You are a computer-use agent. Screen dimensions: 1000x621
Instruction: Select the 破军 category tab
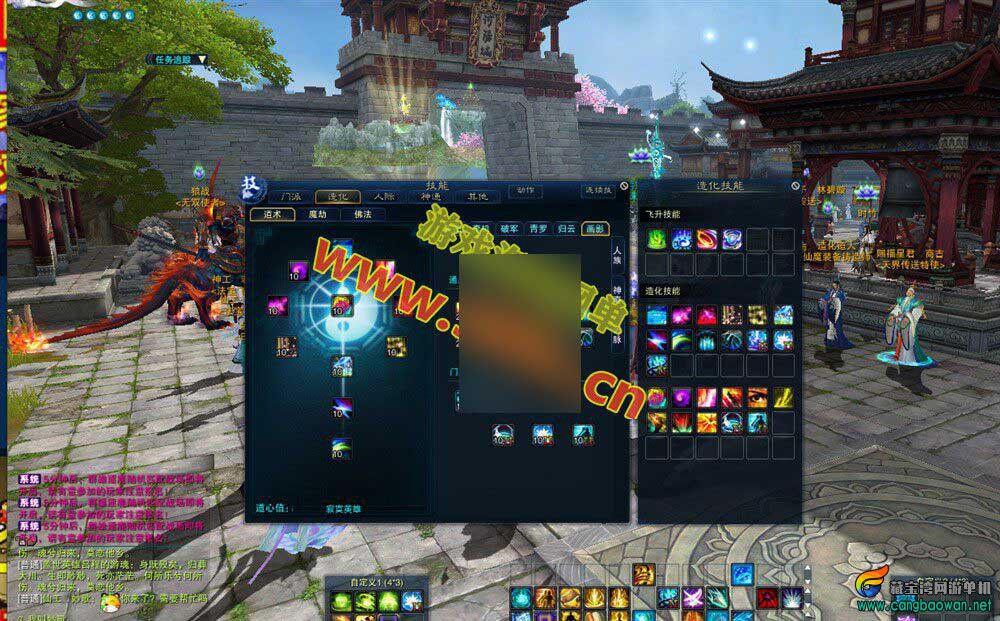point(510,229)
